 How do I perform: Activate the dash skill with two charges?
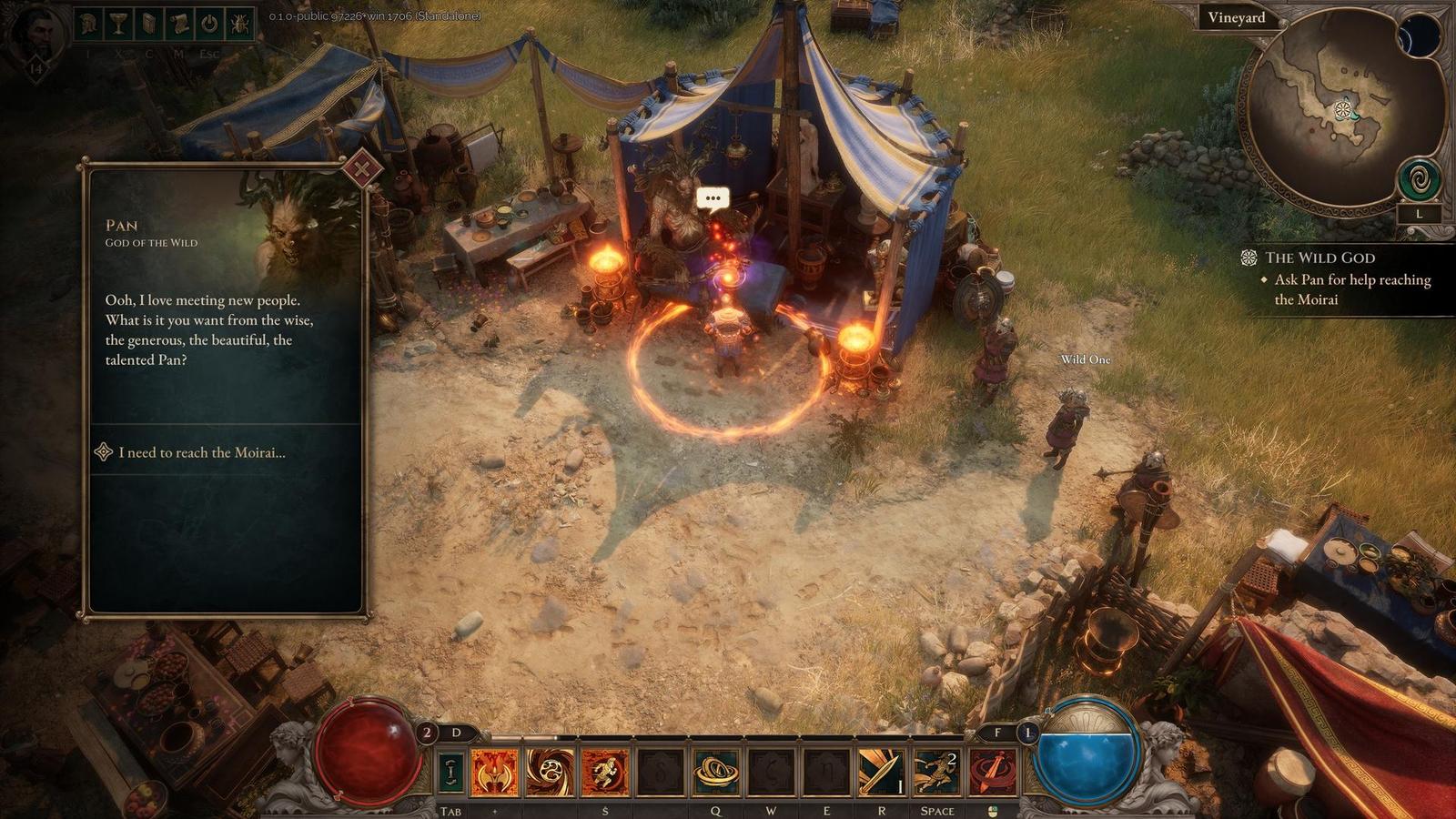[936, 772]
